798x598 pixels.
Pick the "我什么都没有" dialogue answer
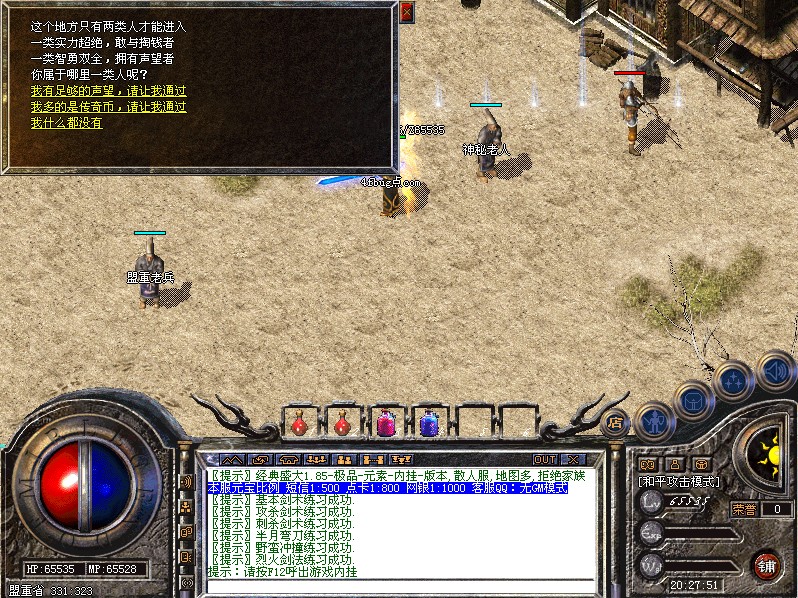coord(66,122)
